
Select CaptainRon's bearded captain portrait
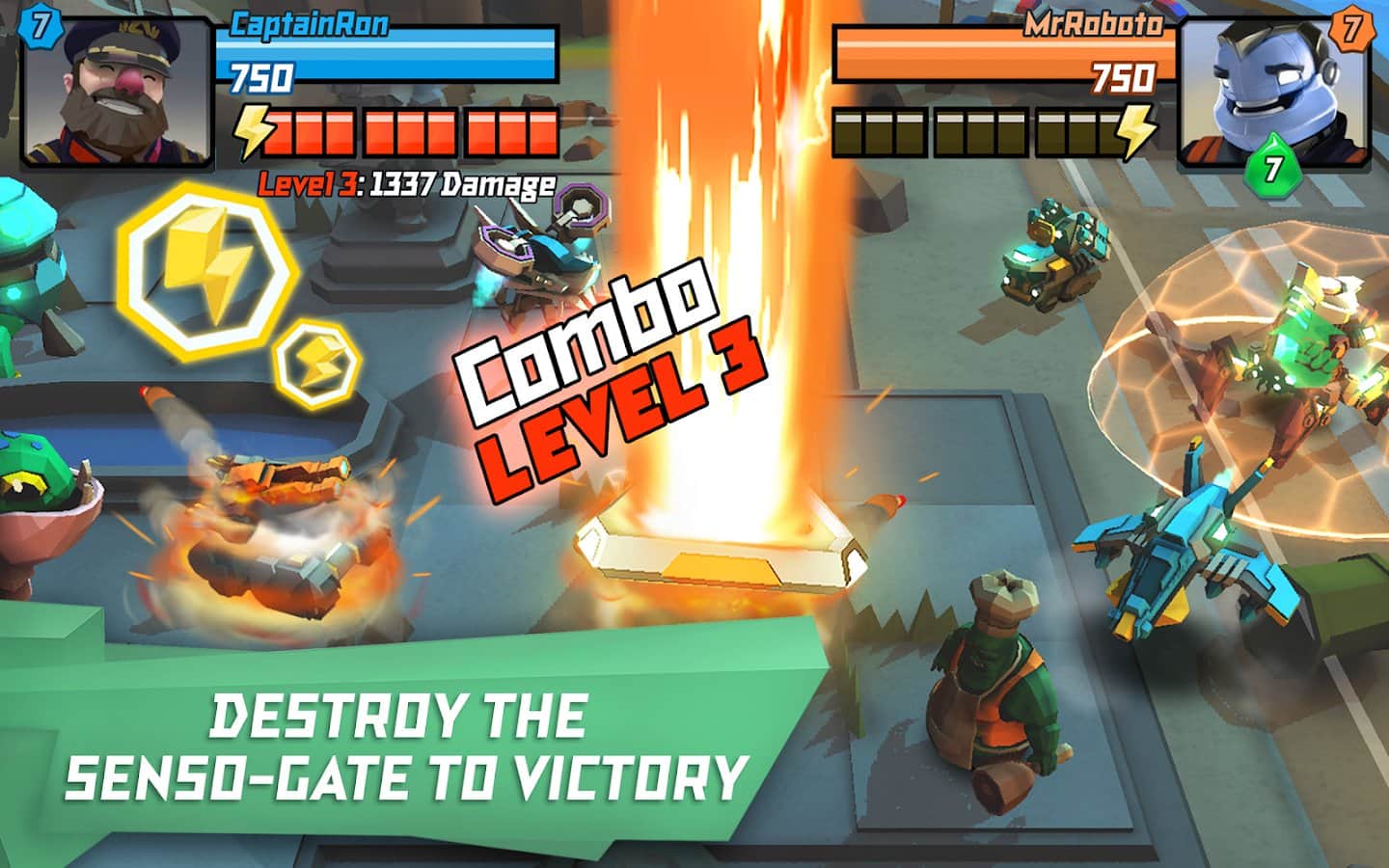pos(116,92)
